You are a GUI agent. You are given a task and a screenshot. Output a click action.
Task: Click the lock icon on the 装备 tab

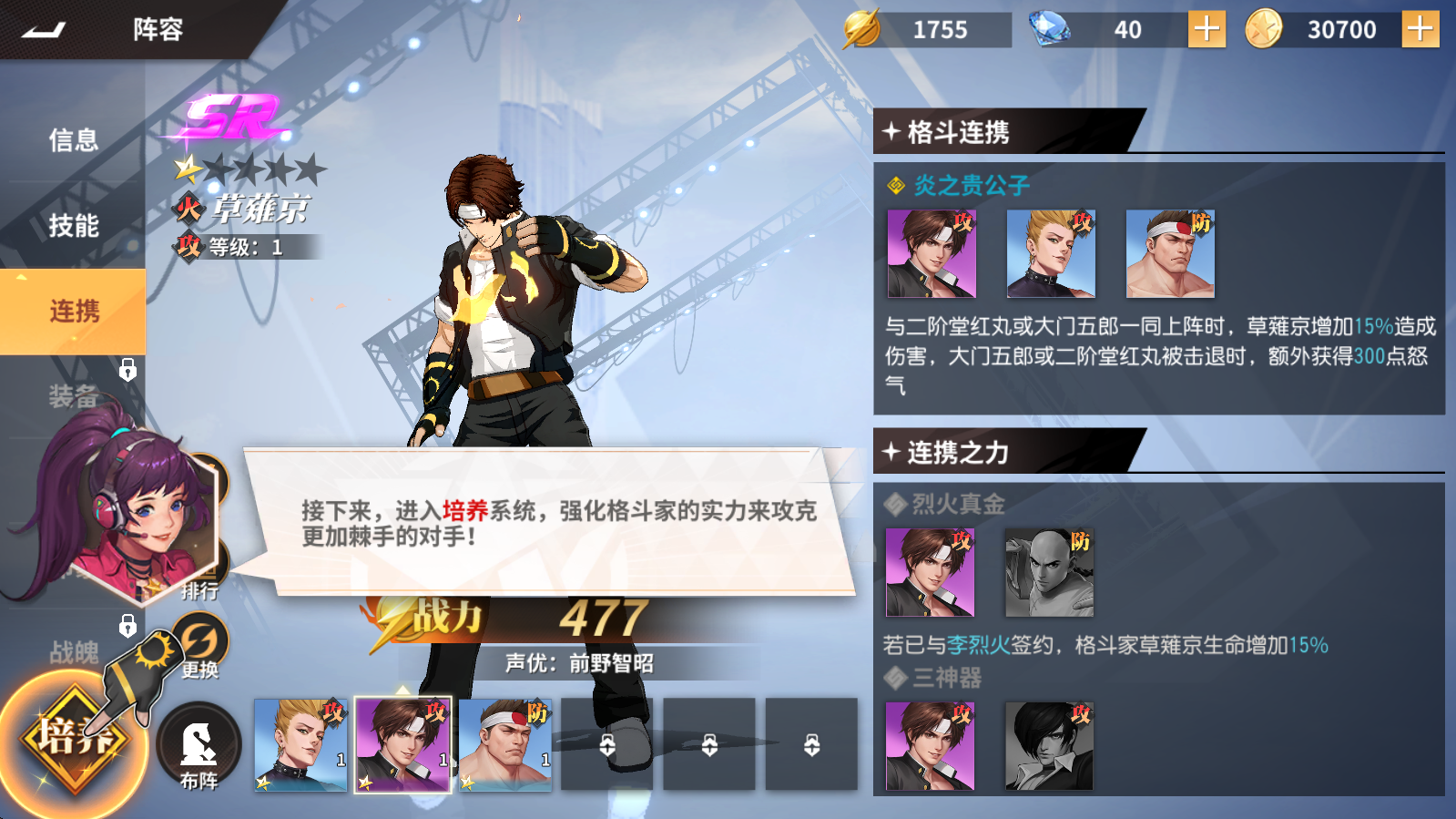pyautogui.click(x=128, y=371)
